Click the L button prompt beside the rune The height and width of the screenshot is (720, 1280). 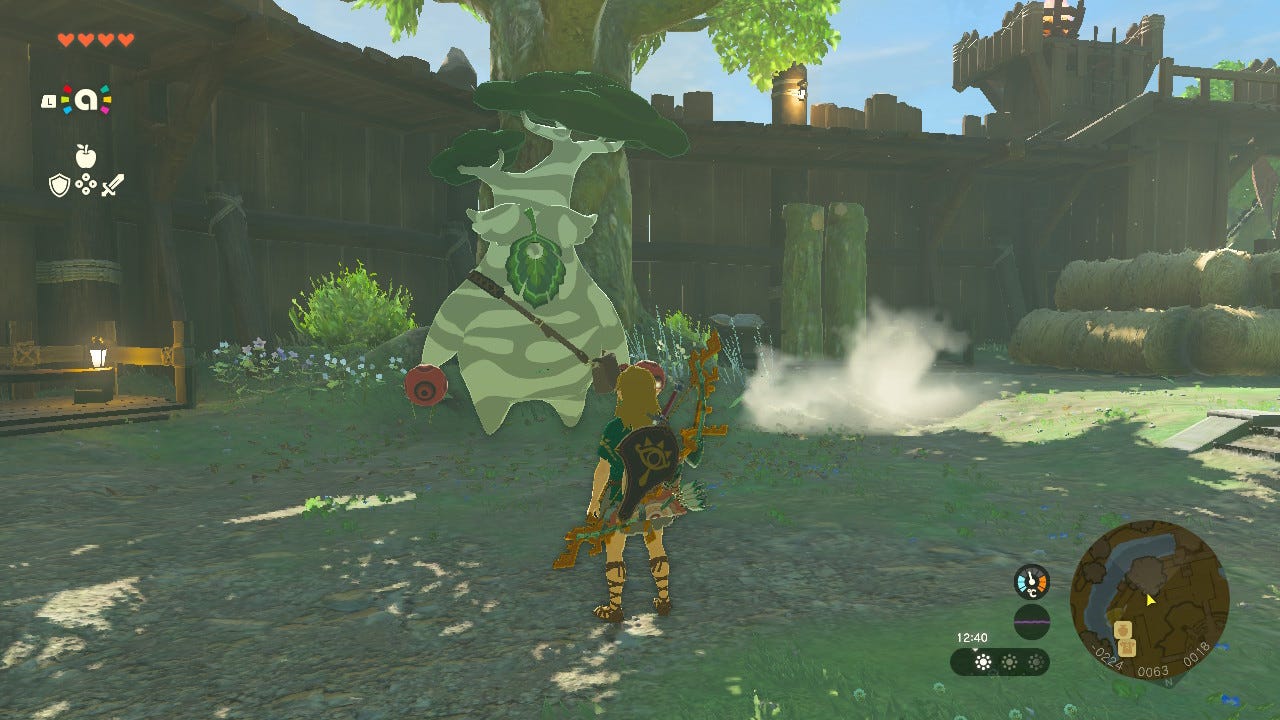[x=50, y=100]
